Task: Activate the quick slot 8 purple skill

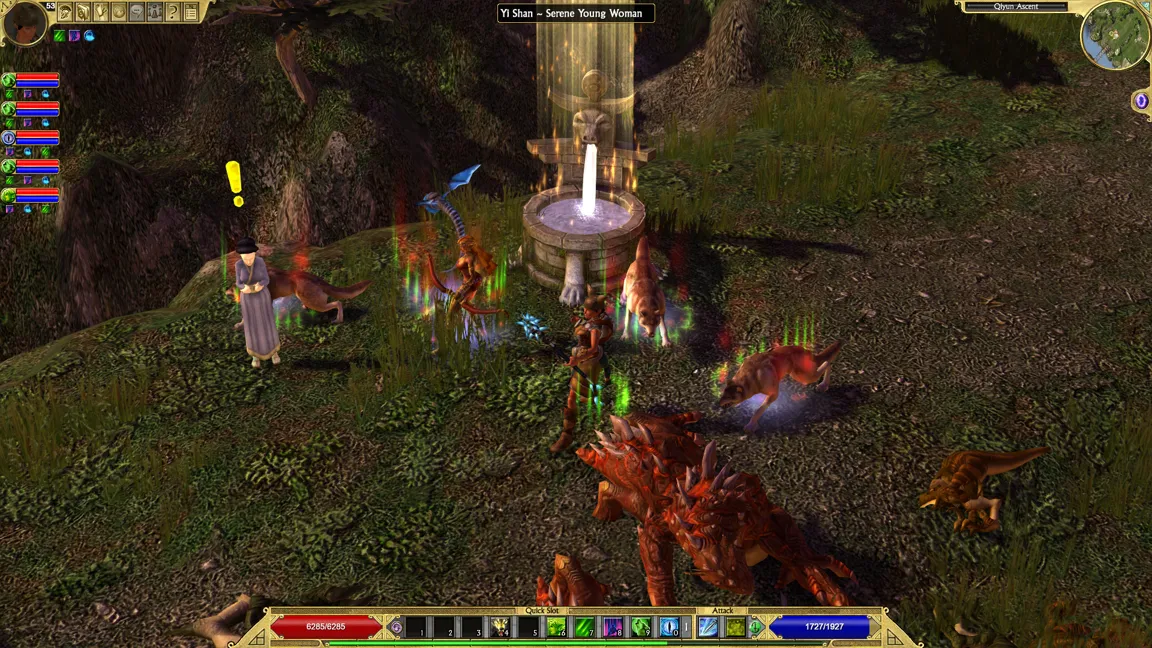Action: (613, 628)
